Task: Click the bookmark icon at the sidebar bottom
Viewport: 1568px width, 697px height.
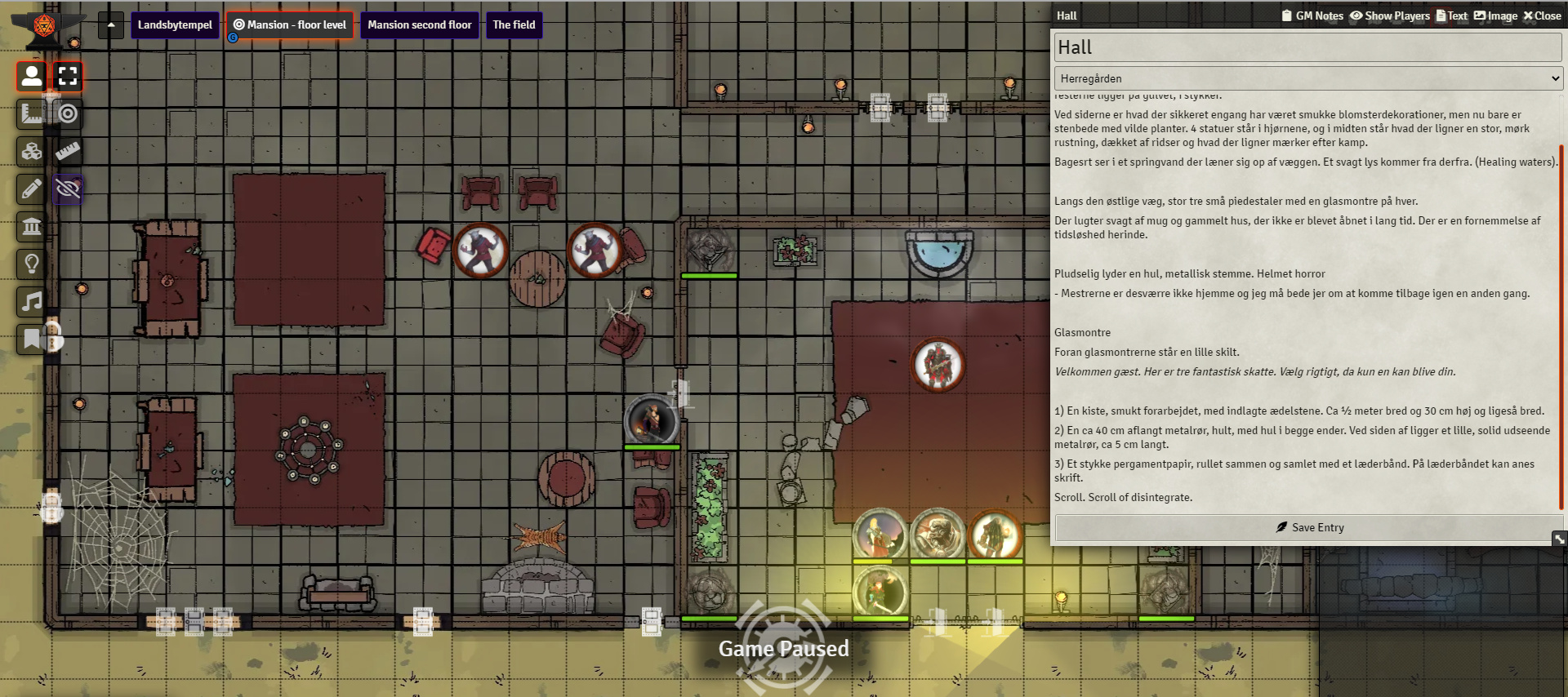Action: [x=32, y=339]
